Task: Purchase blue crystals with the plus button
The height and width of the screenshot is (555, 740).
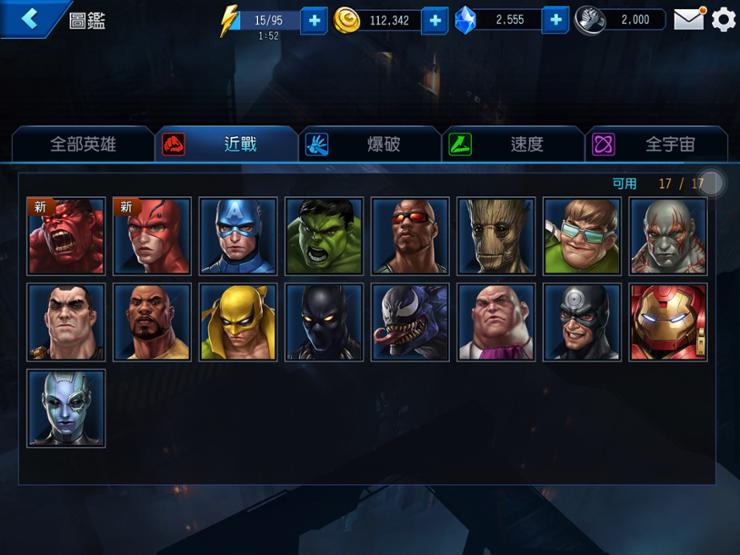Action: (x=556, y=20)
